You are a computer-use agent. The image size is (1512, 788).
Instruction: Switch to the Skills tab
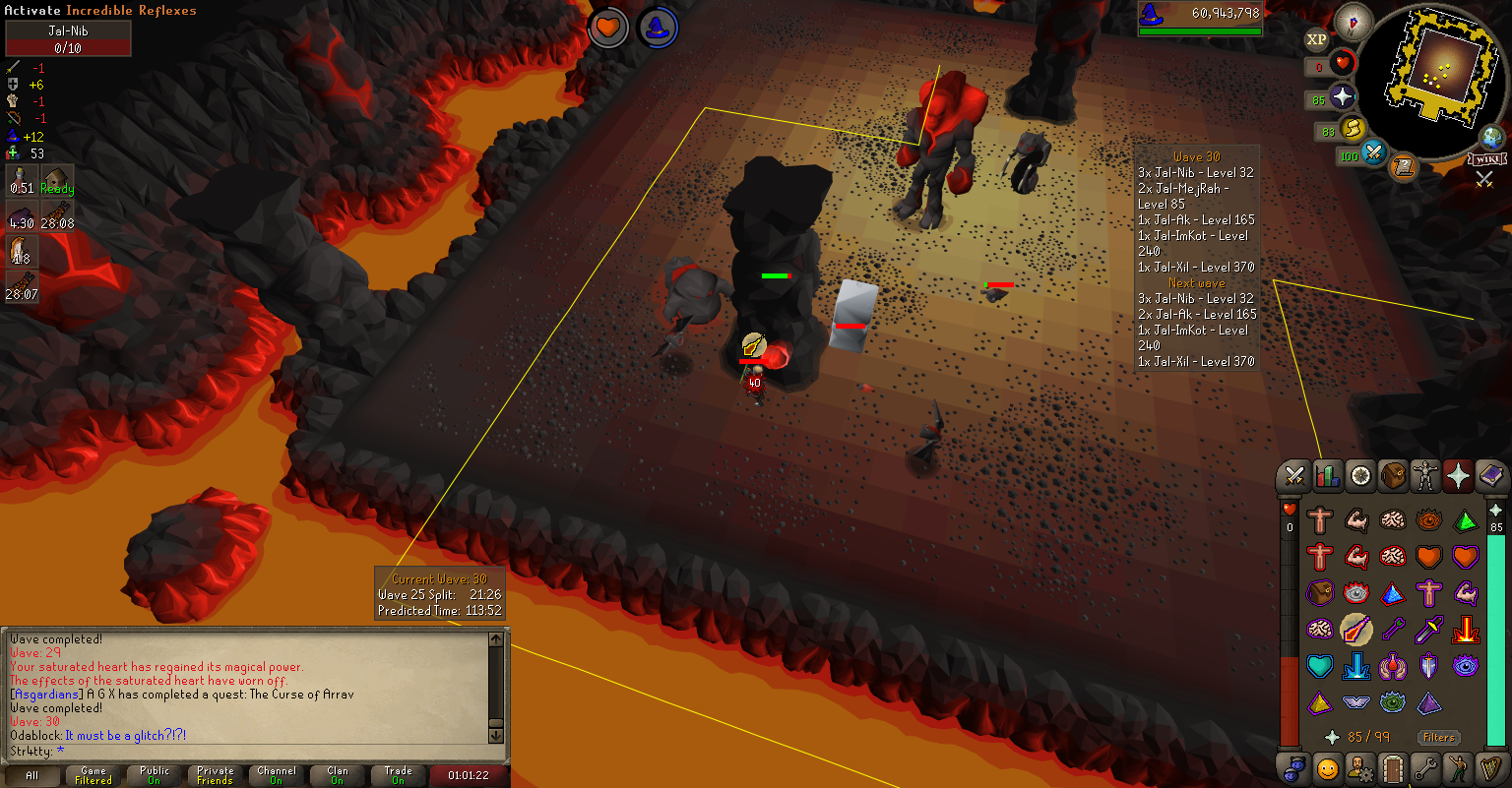[1328, 477]
